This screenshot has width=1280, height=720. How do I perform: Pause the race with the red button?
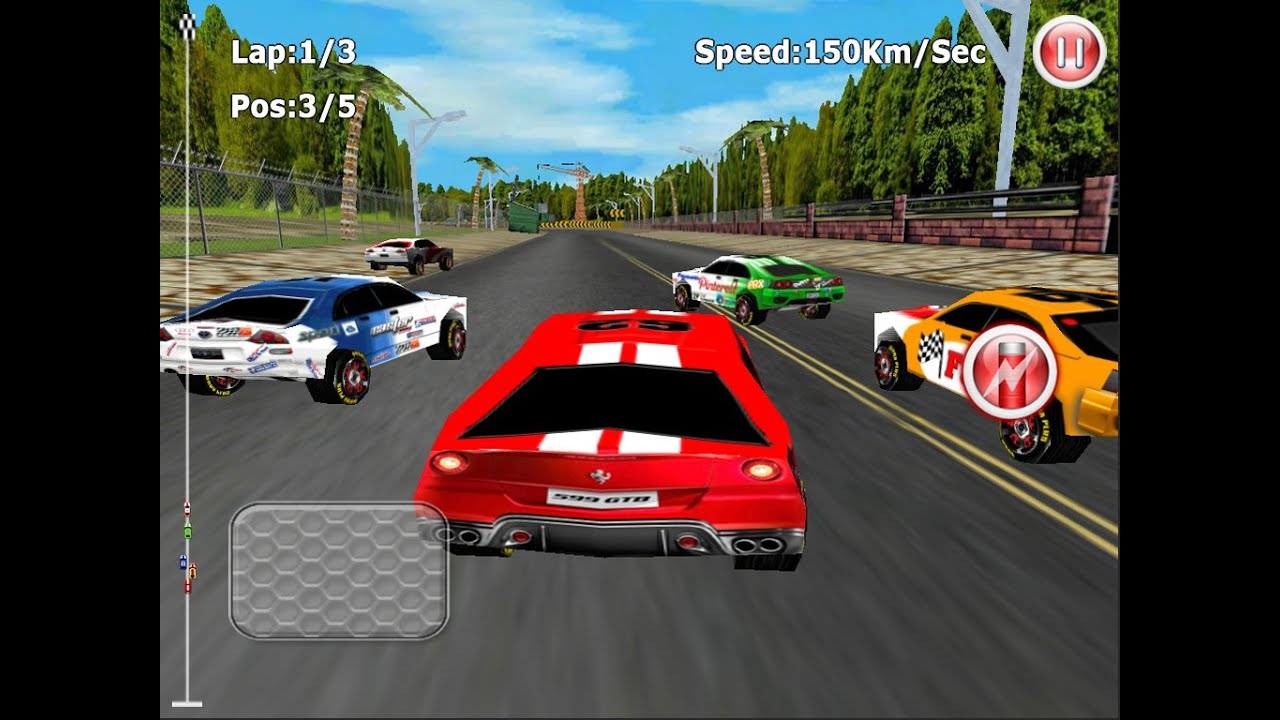[x=1069, y=51]
